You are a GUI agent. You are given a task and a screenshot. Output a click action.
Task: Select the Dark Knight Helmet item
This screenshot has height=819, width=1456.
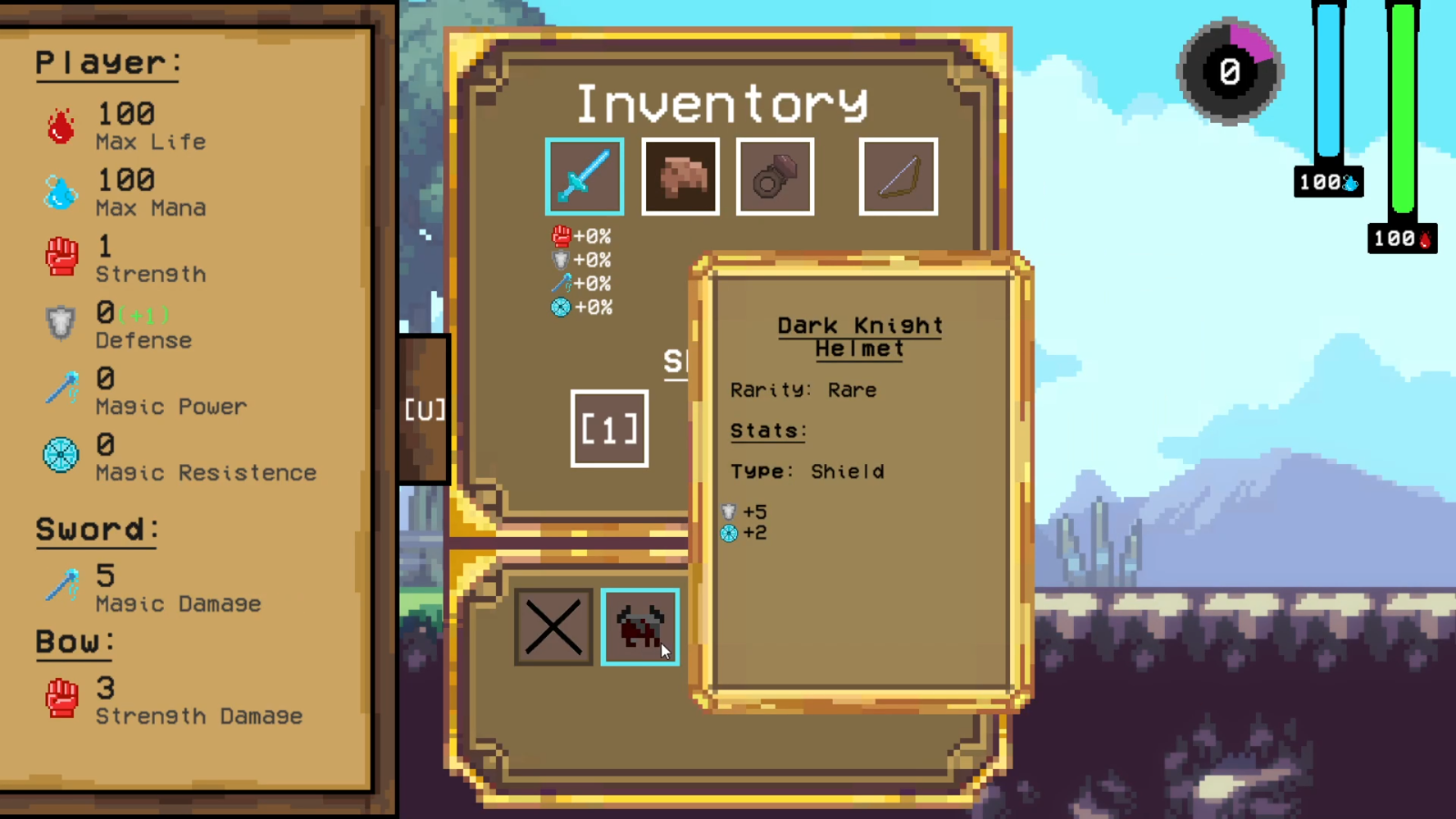pyautogui.click(x=640, y=627)
